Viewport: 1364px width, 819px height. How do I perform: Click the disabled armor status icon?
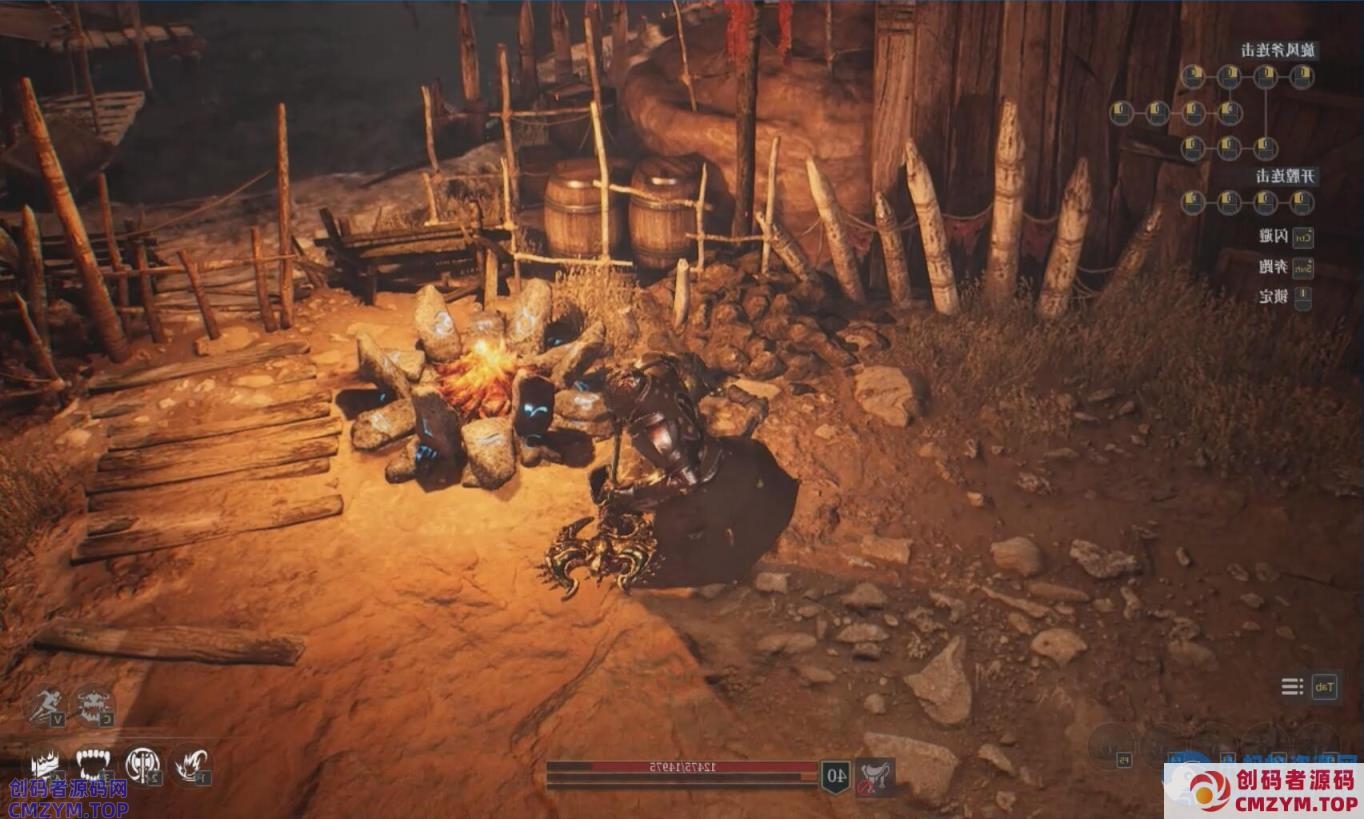click(x=875, y=777)
